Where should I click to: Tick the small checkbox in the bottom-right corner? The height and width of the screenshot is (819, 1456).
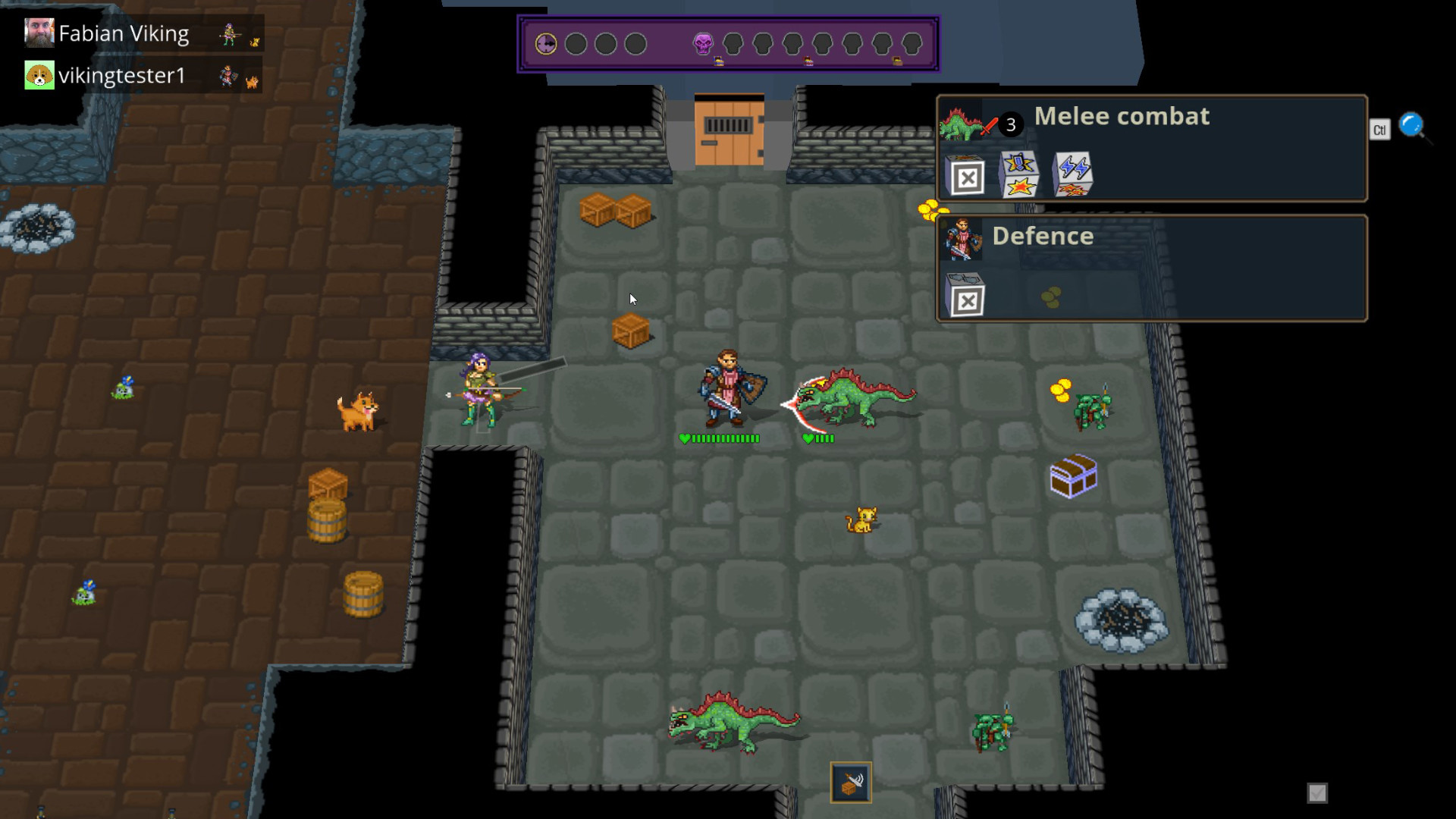(1316, 792)
